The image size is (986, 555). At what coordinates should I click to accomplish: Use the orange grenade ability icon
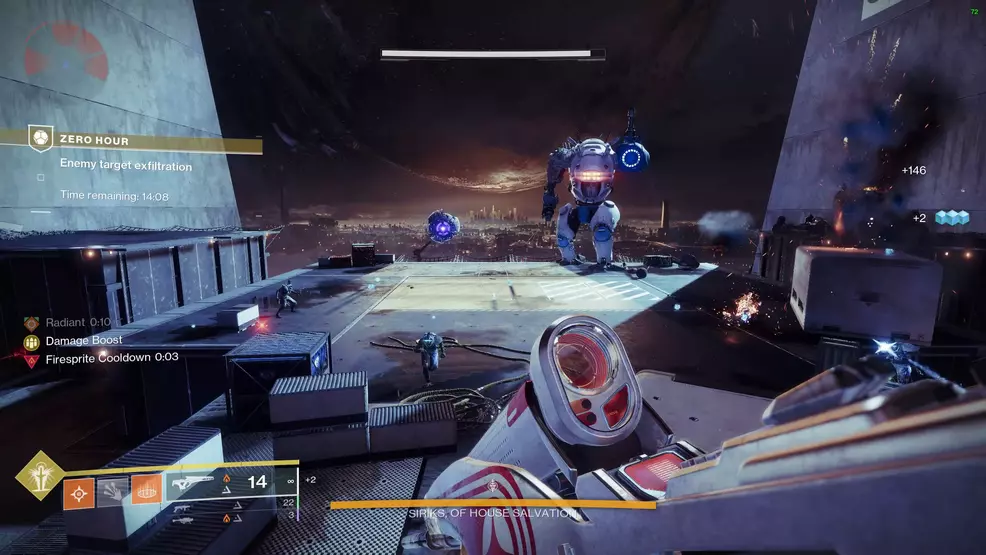79,493
